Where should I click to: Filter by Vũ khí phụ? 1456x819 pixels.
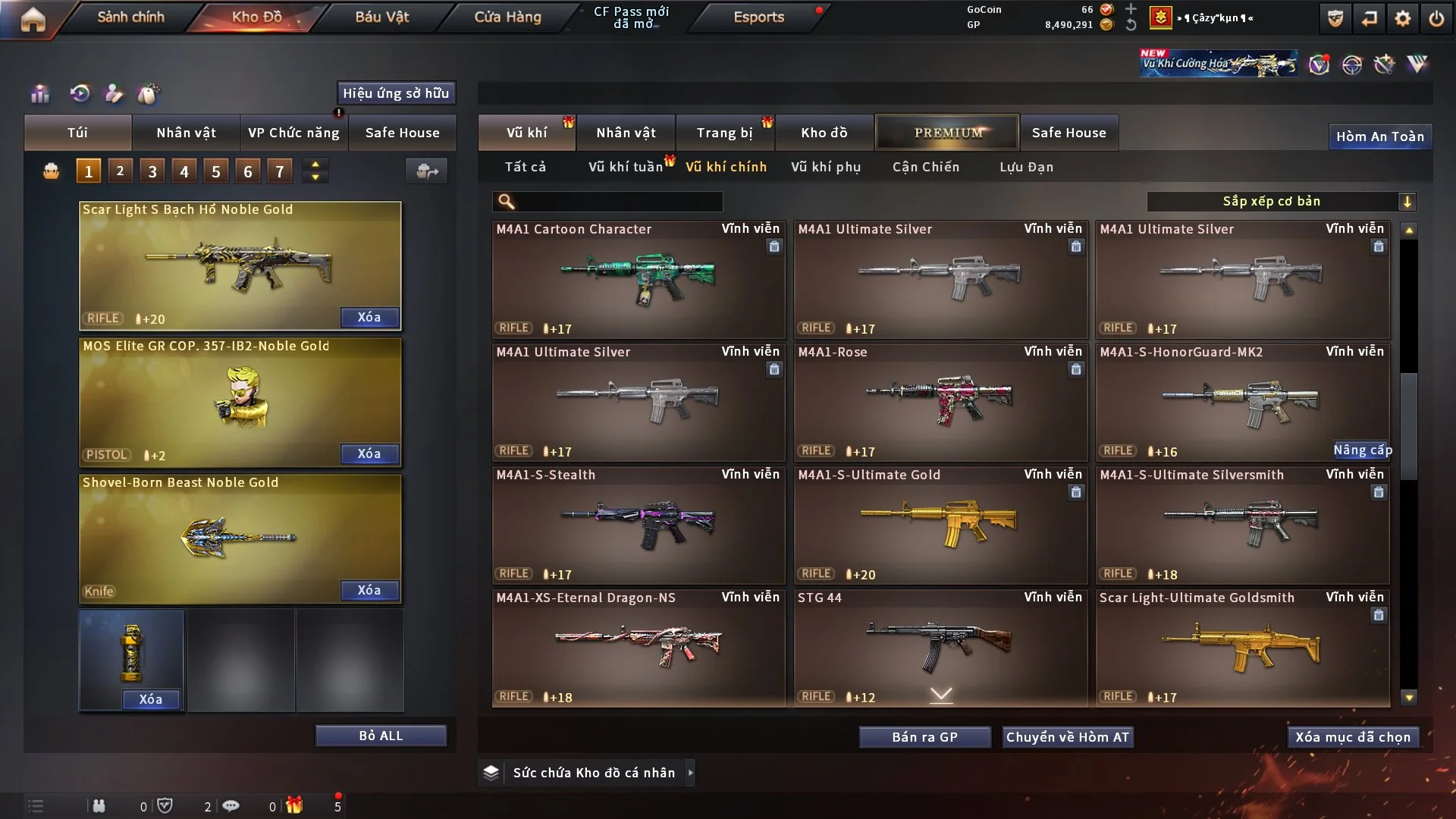pyautogui.click(x=826, y=167)
